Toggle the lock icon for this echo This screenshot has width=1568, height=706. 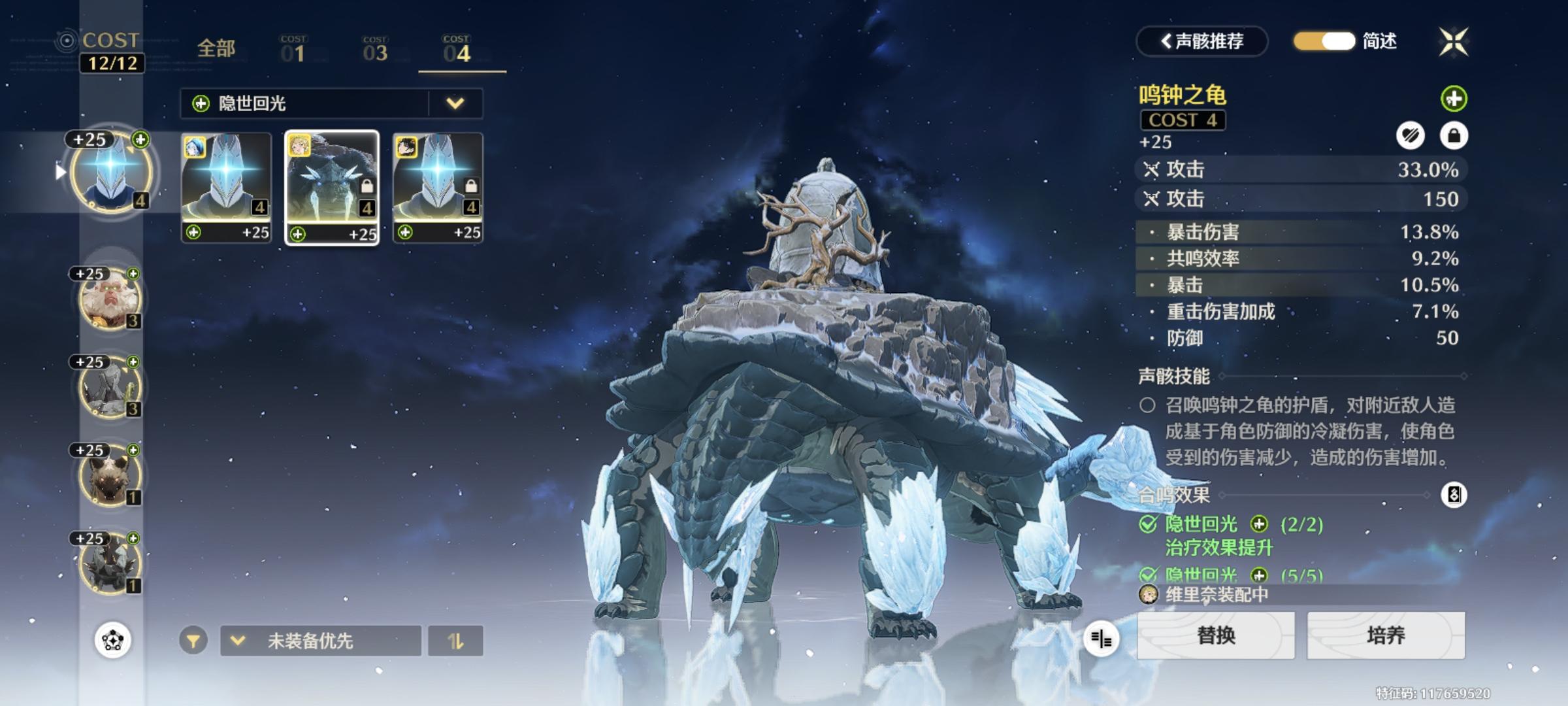[1454, 136]
